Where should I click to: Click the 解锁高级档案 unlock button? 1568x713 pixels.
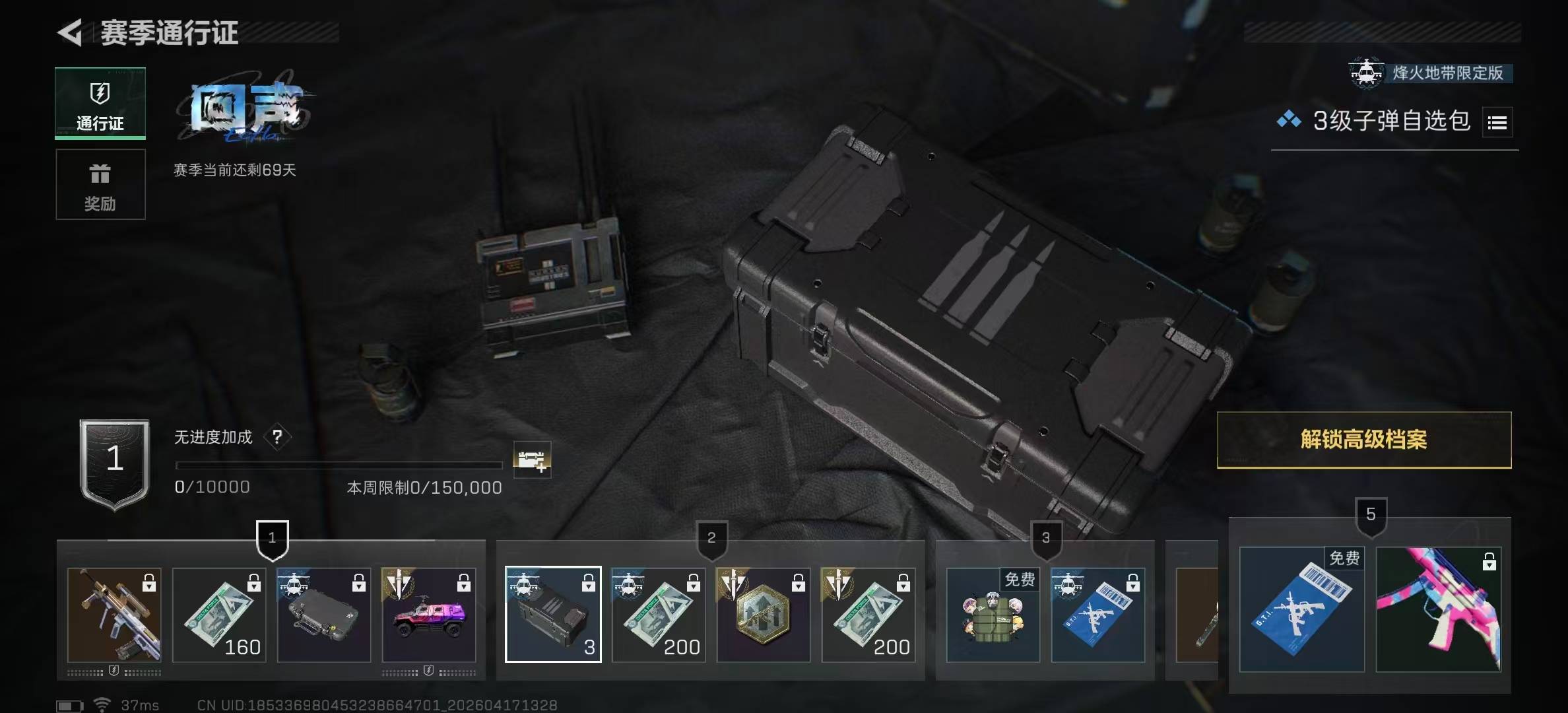[1363, 440]
